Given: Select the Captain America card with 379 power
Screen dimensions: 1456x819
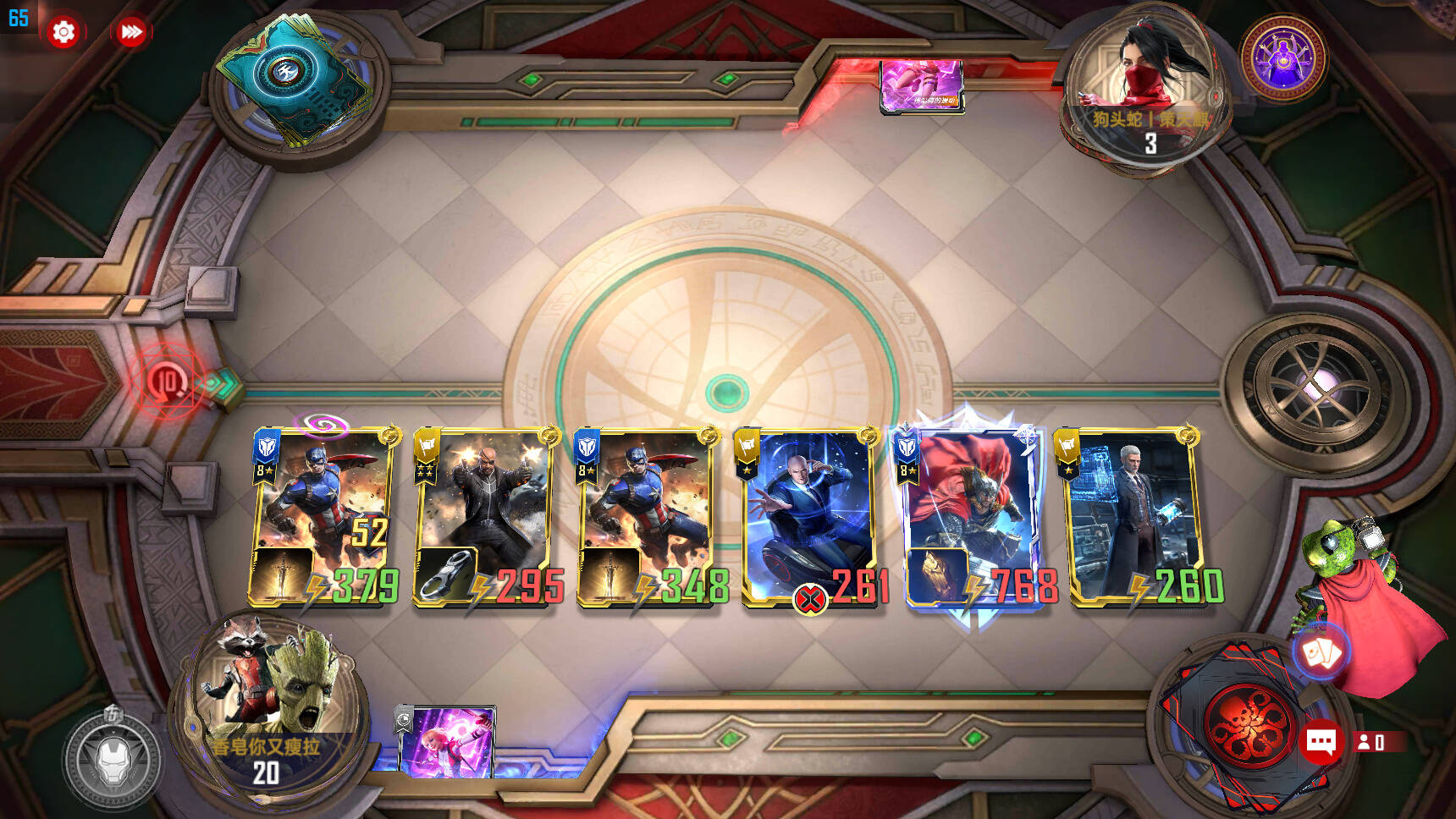Looking at the screenshot, I should (x=323, y=518).
